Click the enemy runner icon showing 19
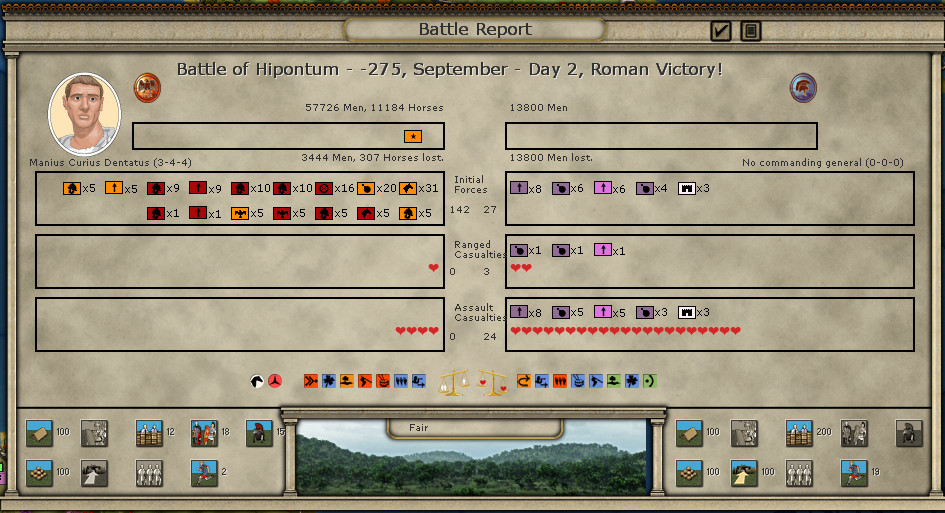Screen dimensions: 945x513 [853, 472]
